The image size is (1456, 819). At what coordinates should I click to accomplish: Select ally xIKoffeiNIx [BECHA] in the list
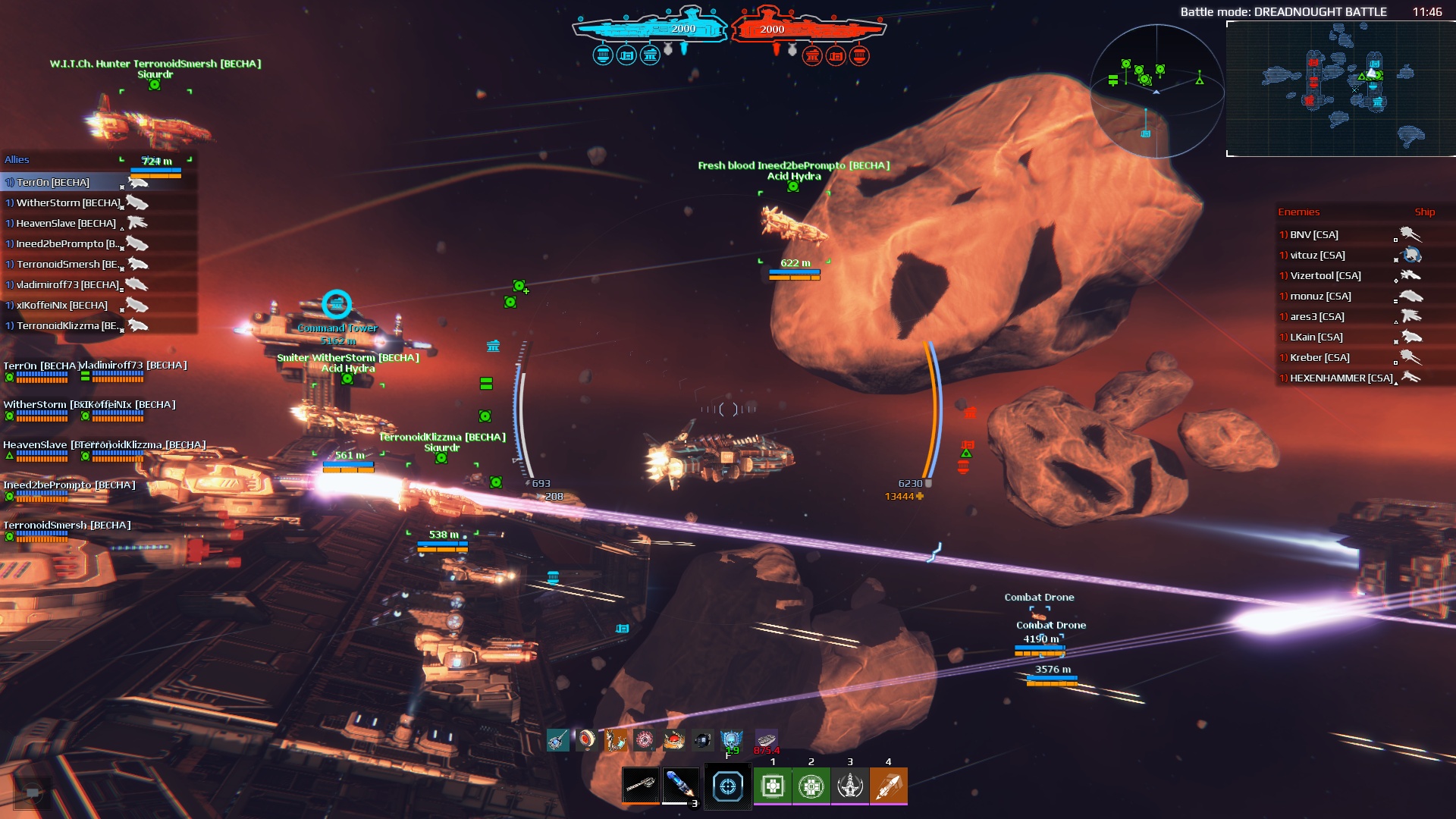pos(62,306)
